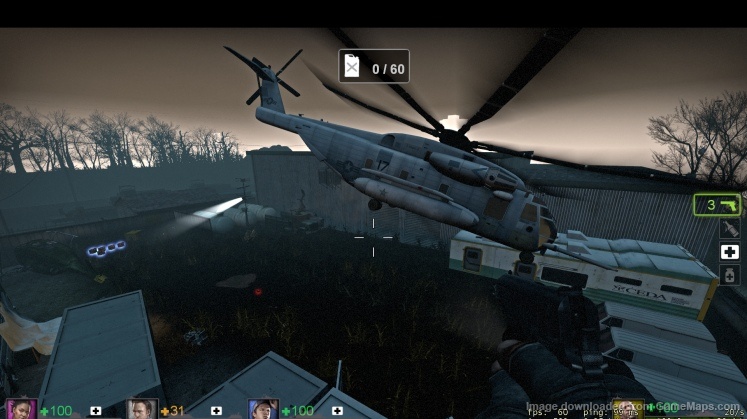Viewport: 747px width, 419px height.
Task: Click Rochelle's teammate portrait
Action: (x=21, y=409)
